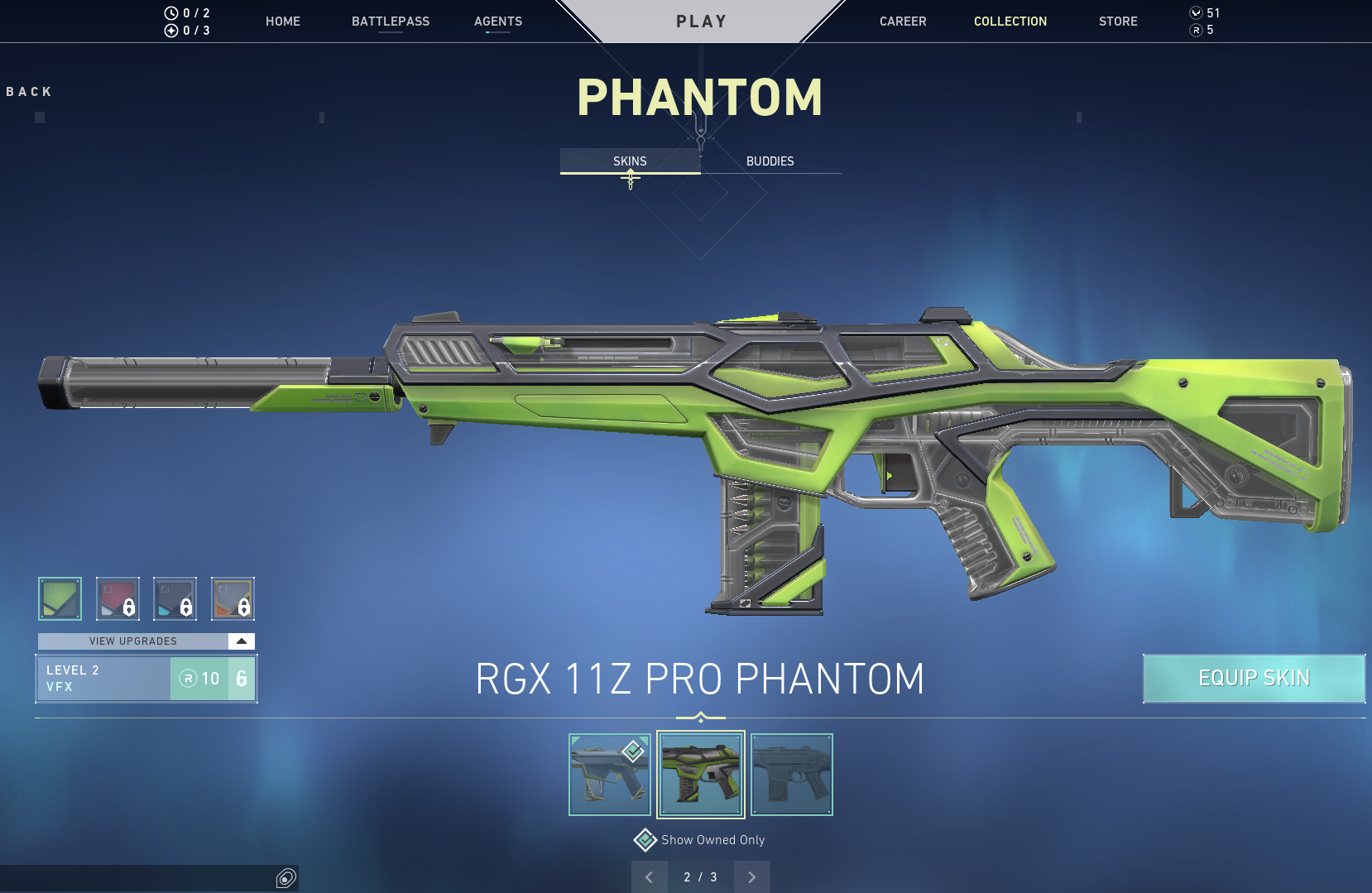Screen dimensions: 1372x893
Task: Click the spray icon in bottom-left corner
Action: (x=285, y=878)
